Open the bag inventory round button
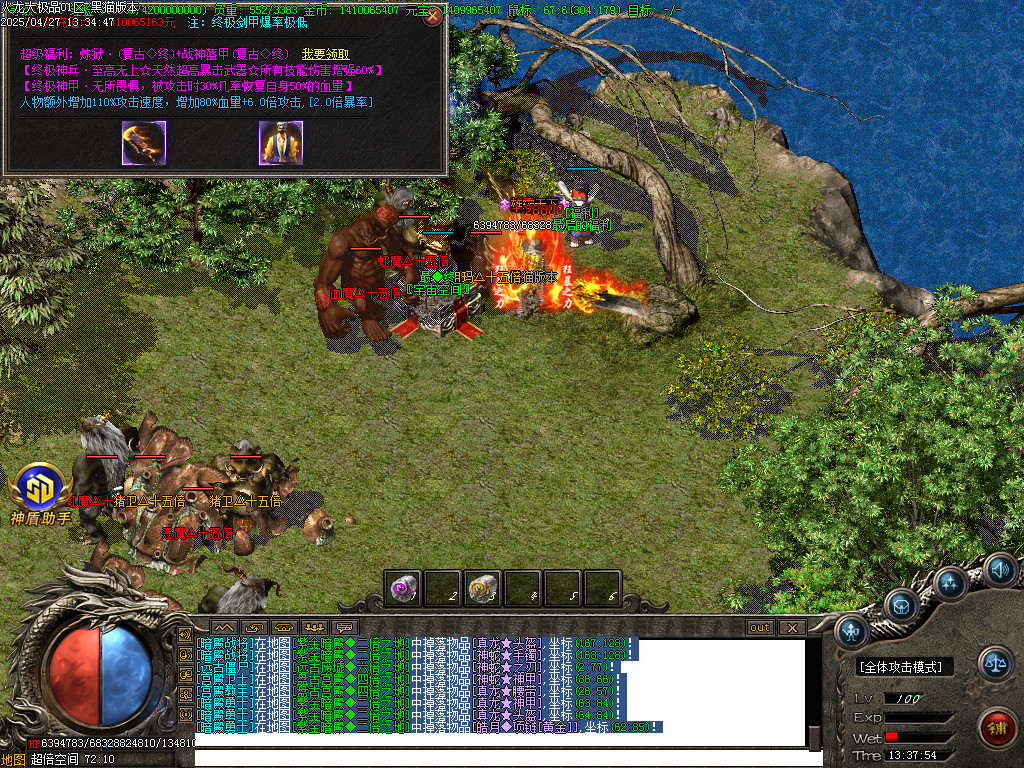 (x=901, y=604)
